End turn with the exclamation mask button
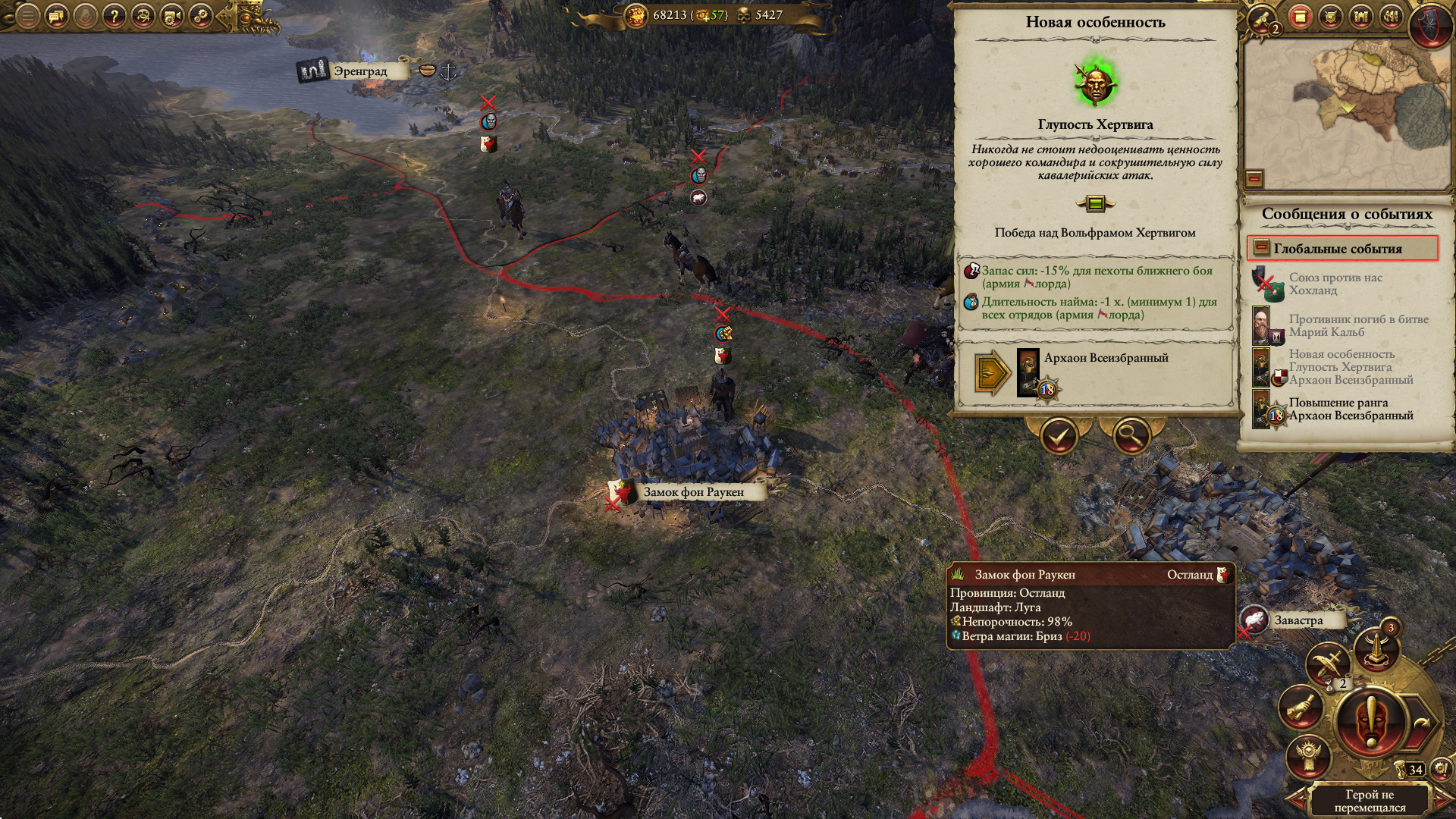This screenshot has height=819, width=1456. click(1371, 723)
